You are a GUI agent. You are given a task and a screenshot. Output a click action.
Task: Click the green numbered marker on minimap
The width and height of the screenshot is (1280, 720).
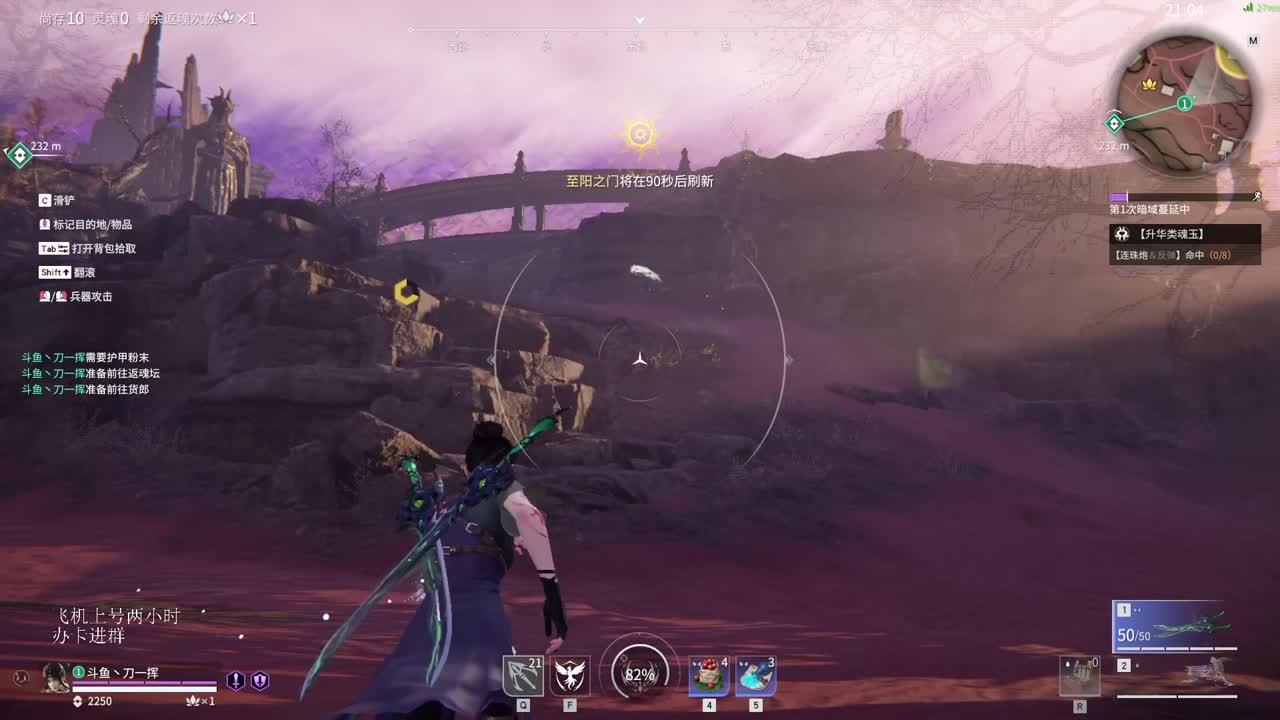1184,103
